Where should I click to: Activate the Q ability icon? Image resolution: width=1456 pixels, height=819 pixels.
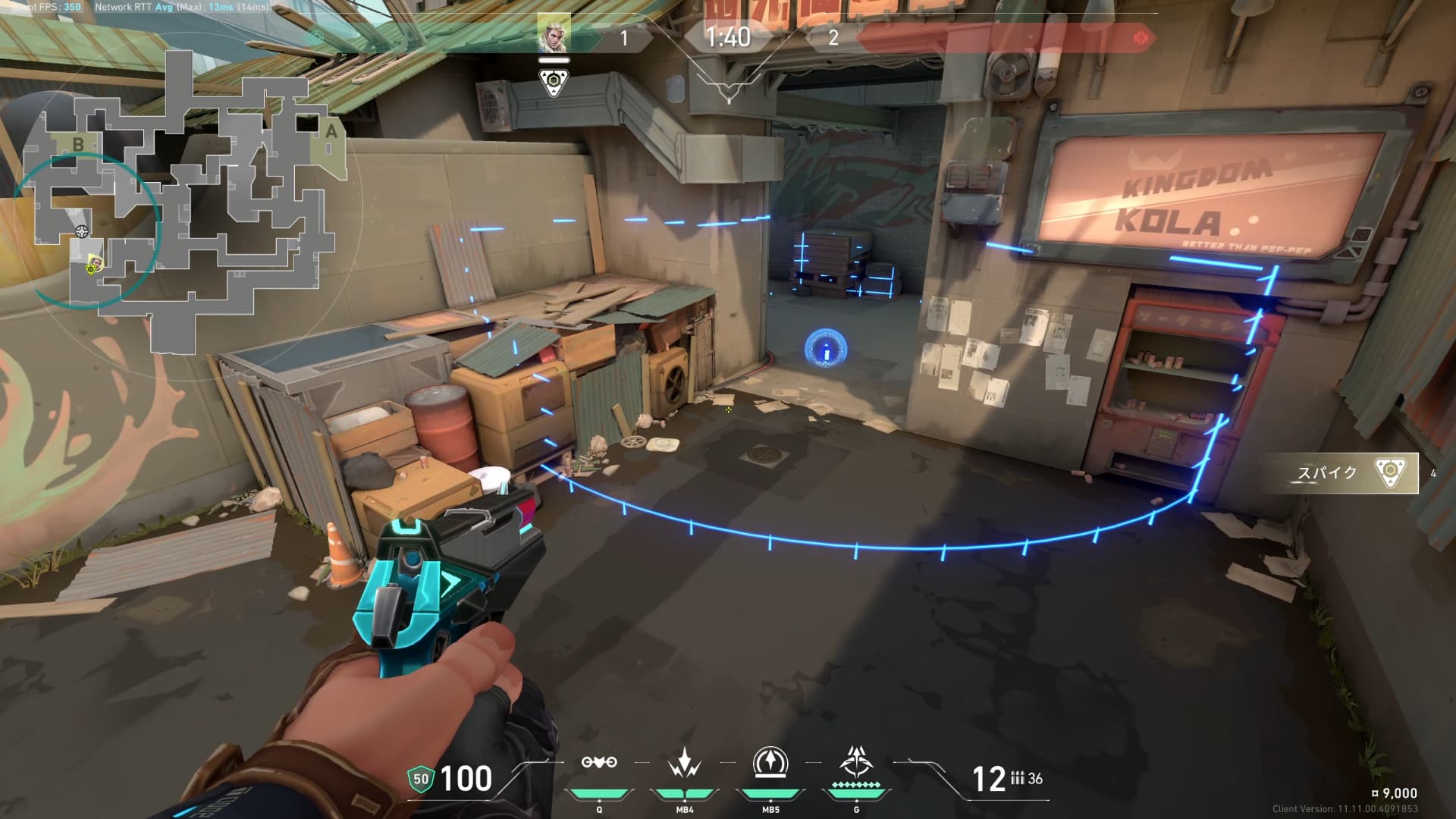pos(599,763)
